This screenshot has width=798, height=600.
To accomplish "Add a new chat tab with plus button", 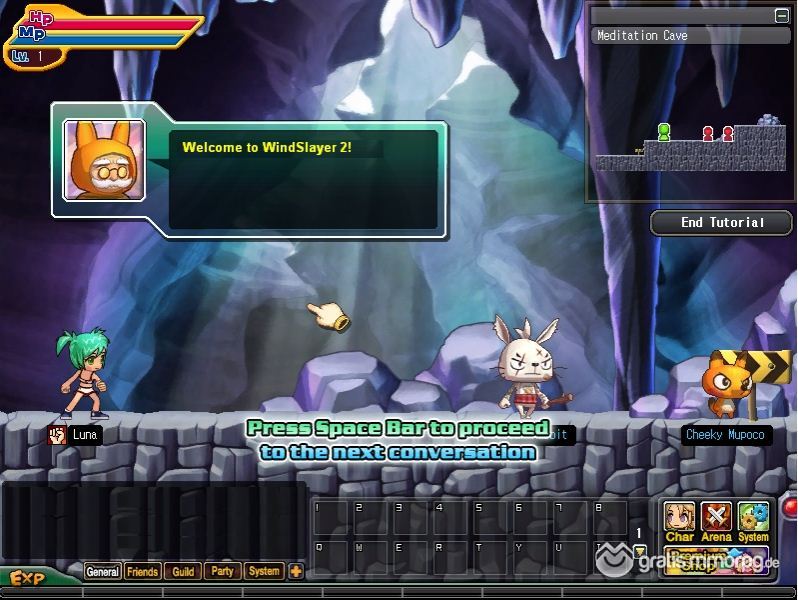I will tap(296, 572).
